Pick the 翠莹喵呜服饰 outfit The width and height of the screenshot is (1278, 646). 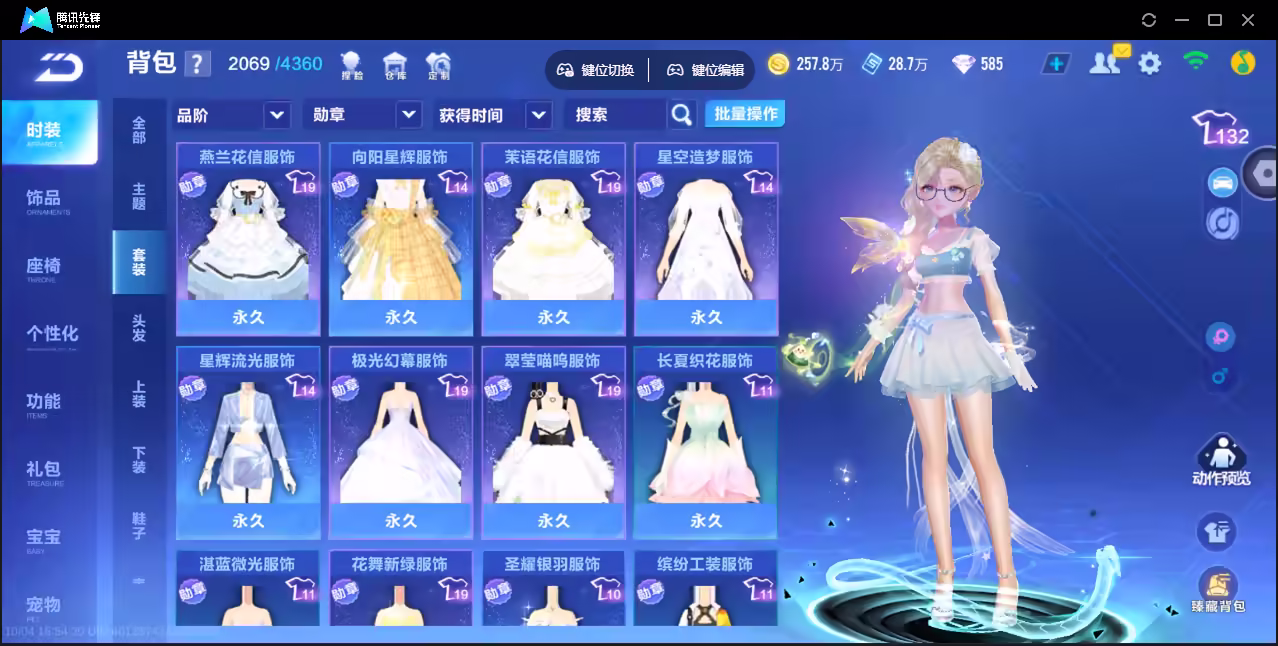pos(553,442)
